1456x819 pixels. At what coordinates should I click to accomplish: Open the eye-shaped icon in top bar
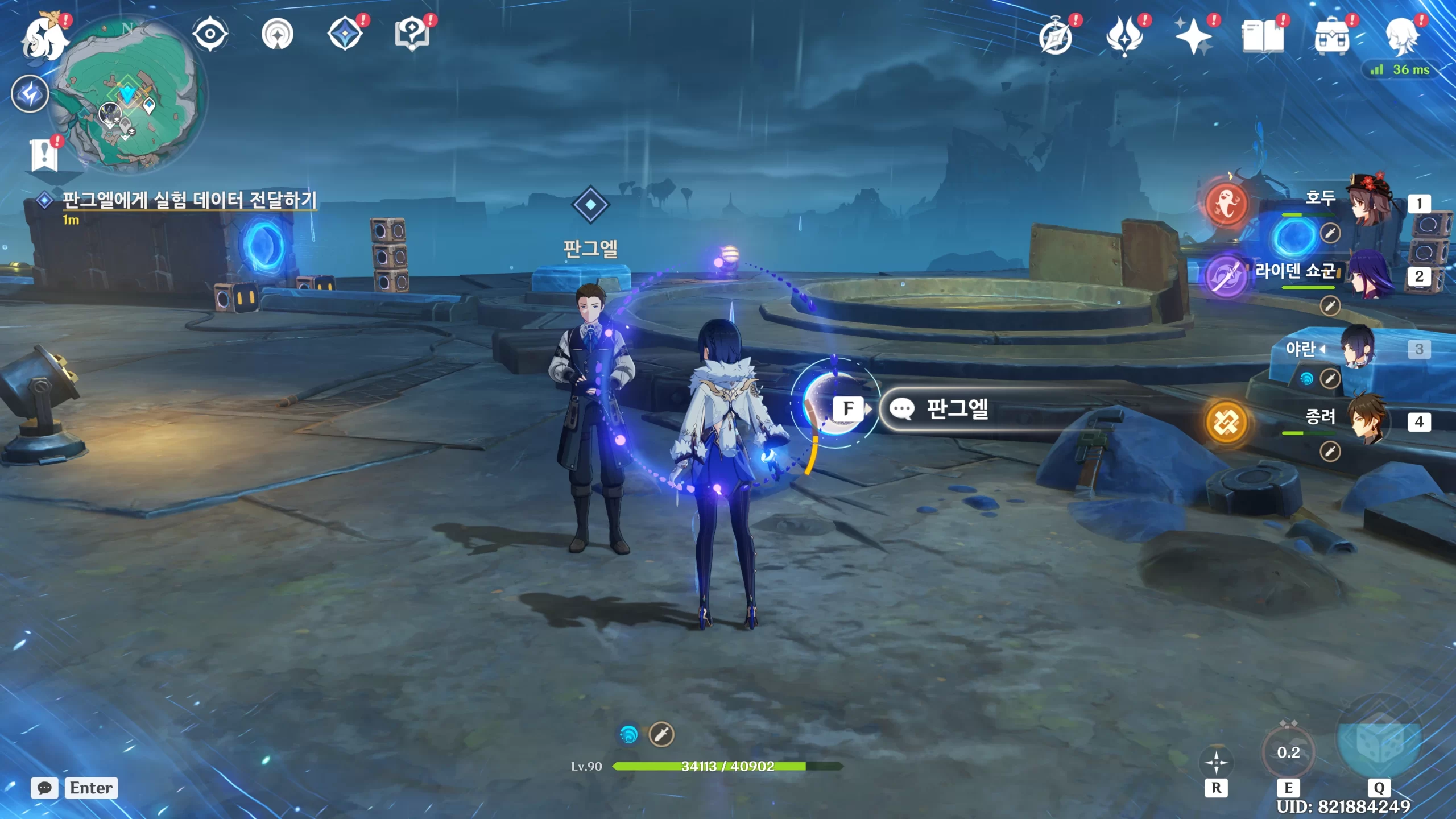tap(210, 34)
